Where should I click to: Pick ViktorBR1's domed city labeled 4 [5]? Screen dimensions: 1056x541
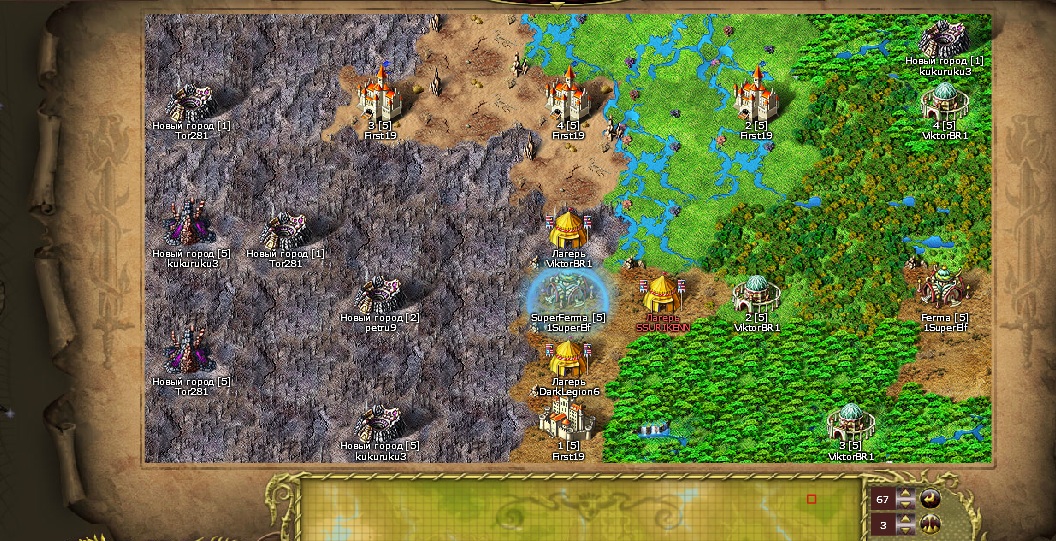pyautogui.click(x=942, y=100)
